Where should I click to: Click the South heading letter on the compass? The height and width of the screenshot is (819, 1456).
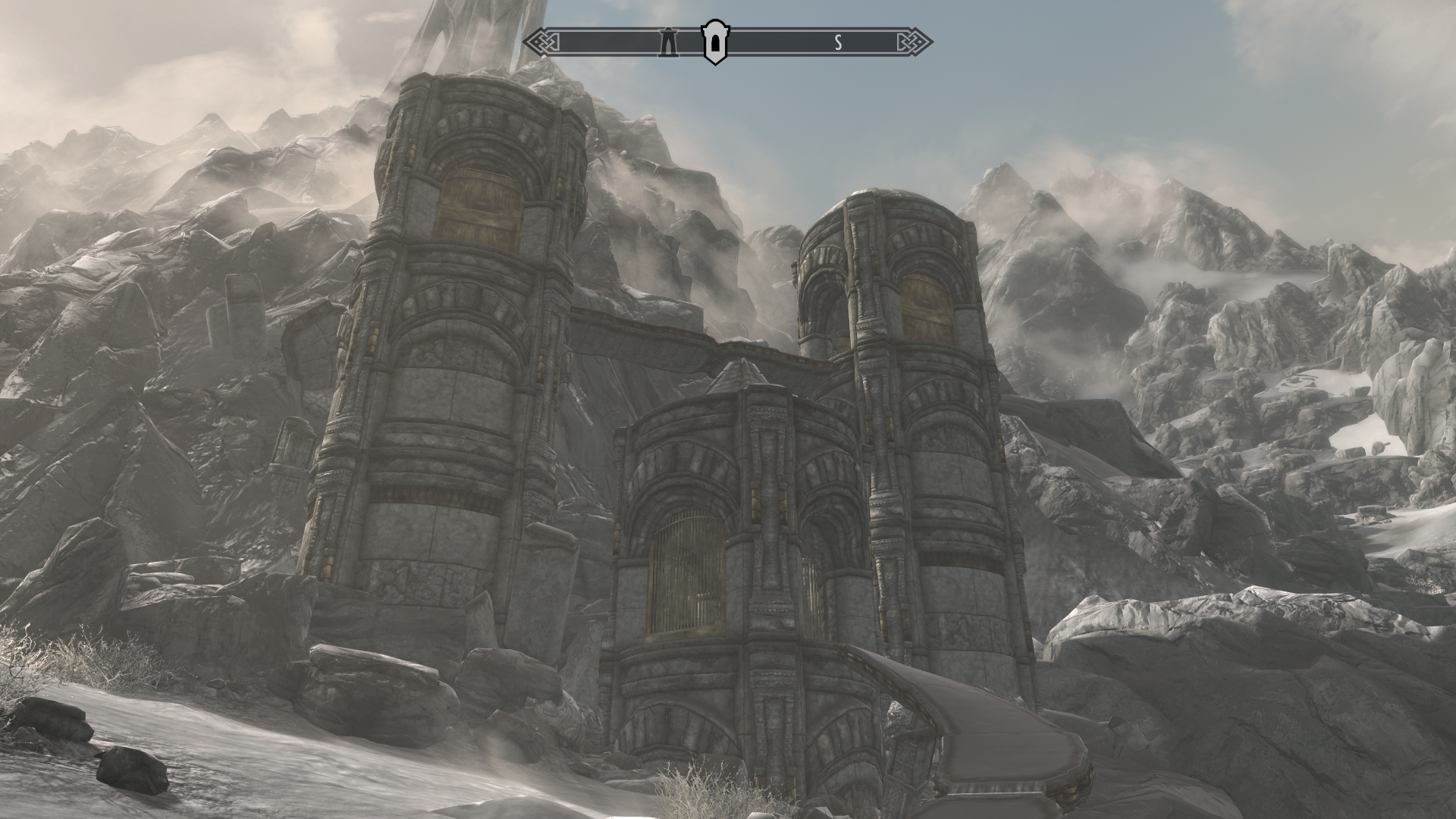(x=838, y=43)
